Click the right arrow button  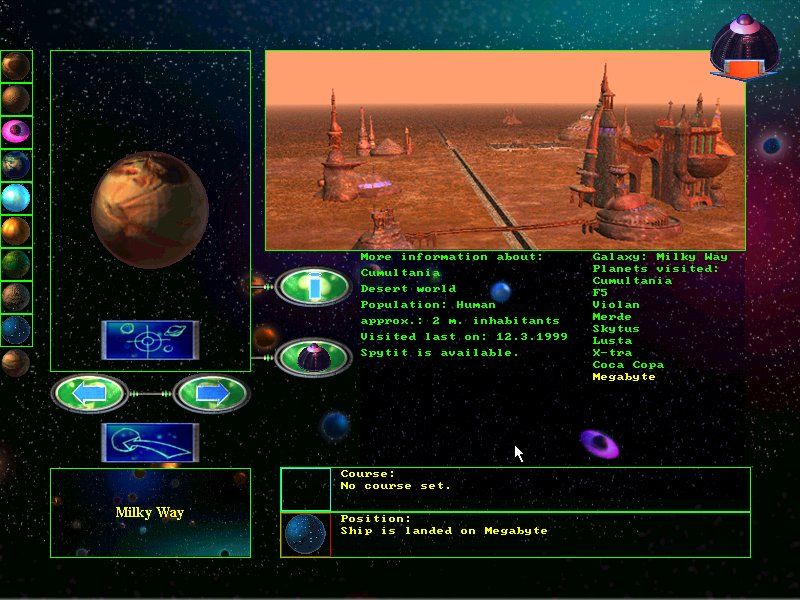[210, 394]
